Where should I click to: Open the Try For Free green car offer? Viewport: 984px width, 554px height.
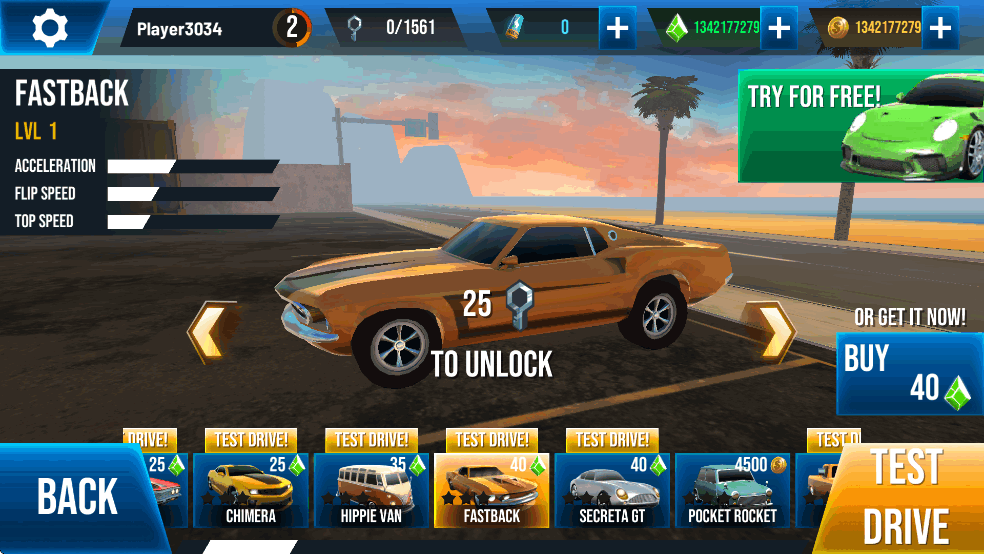click(x=860, y=126)
